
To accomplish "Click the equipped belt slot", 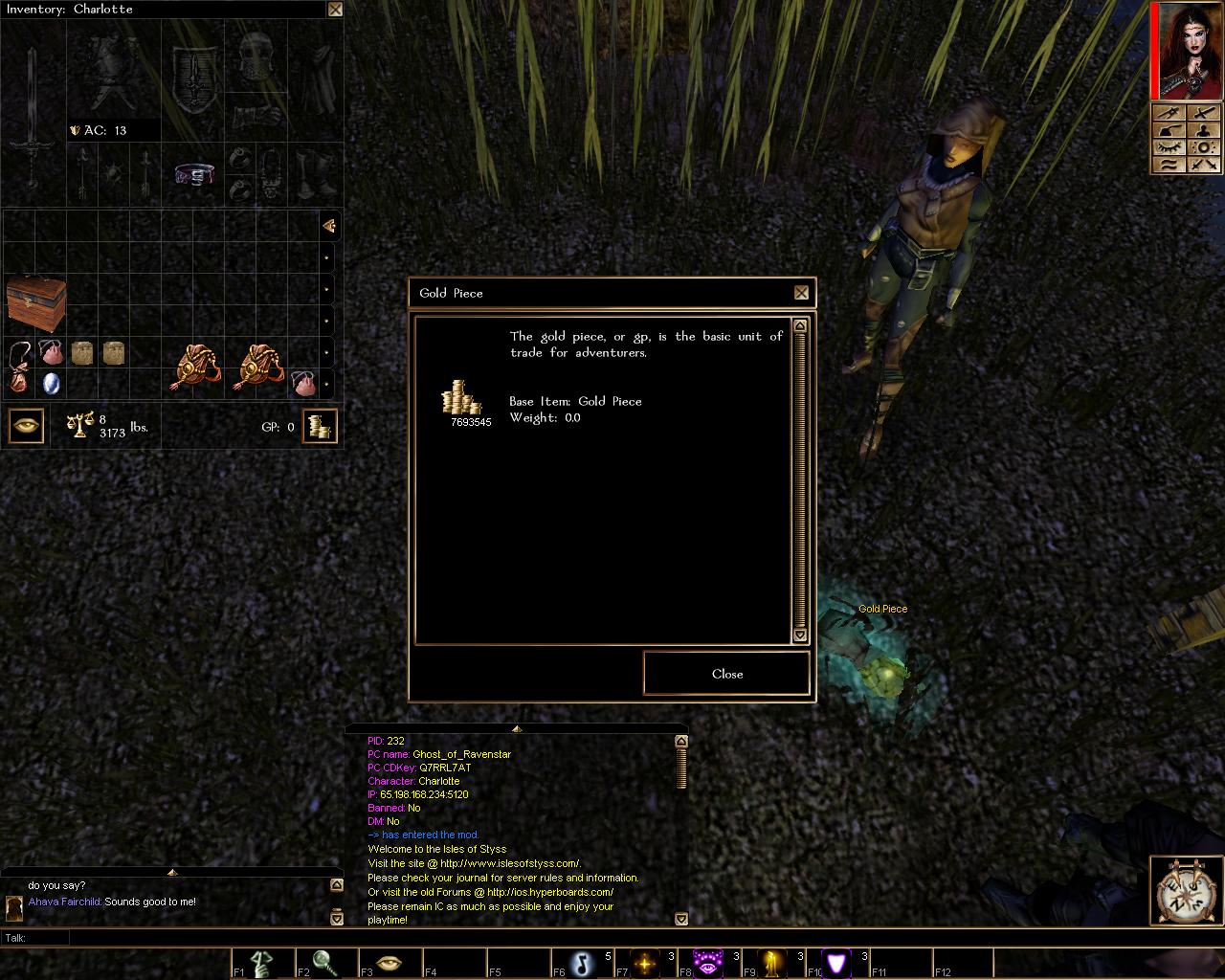I will pyautogui.click(x=194, y=174).
